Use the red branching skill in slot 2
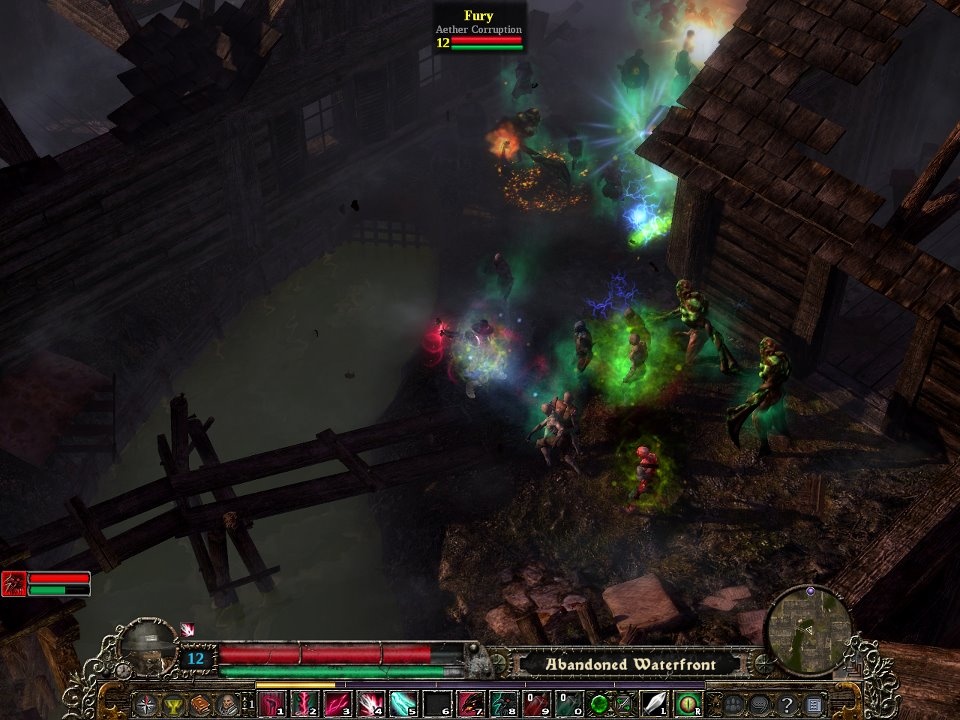This screenshot has height=720, width=960. point(304,704)
